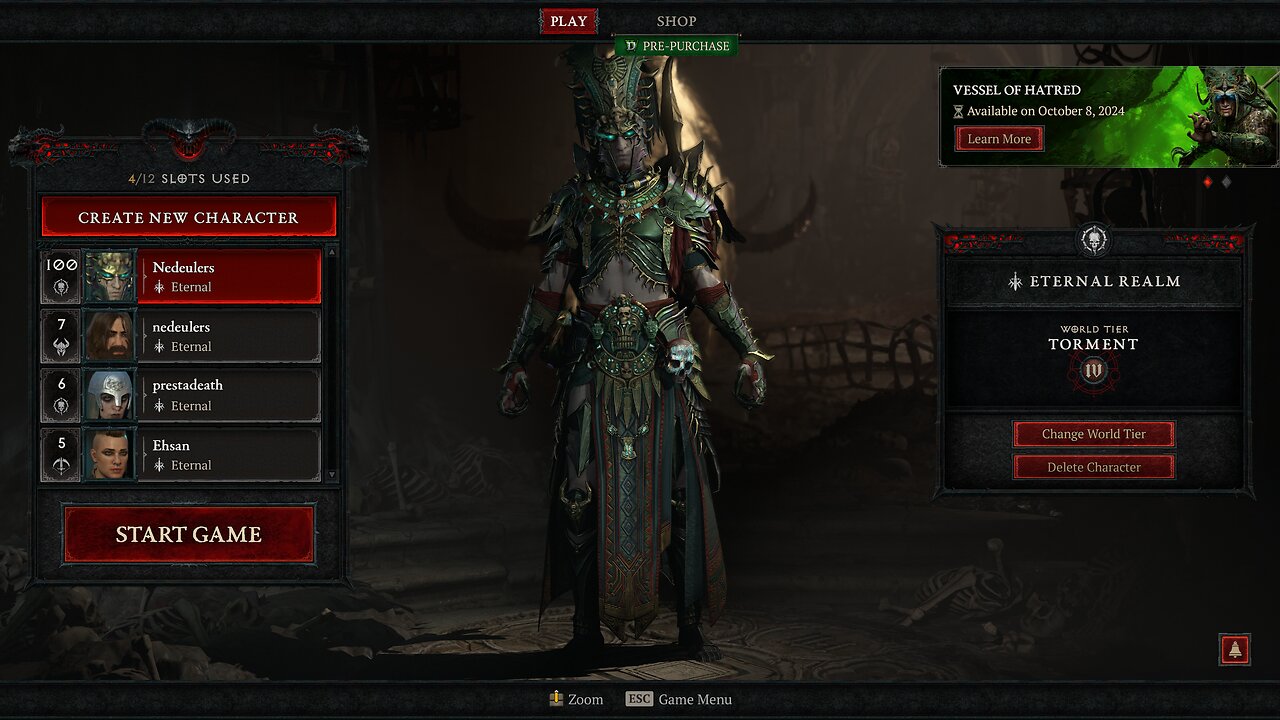Click Delete Character

pyautogui.click(x=1093, y=467)
